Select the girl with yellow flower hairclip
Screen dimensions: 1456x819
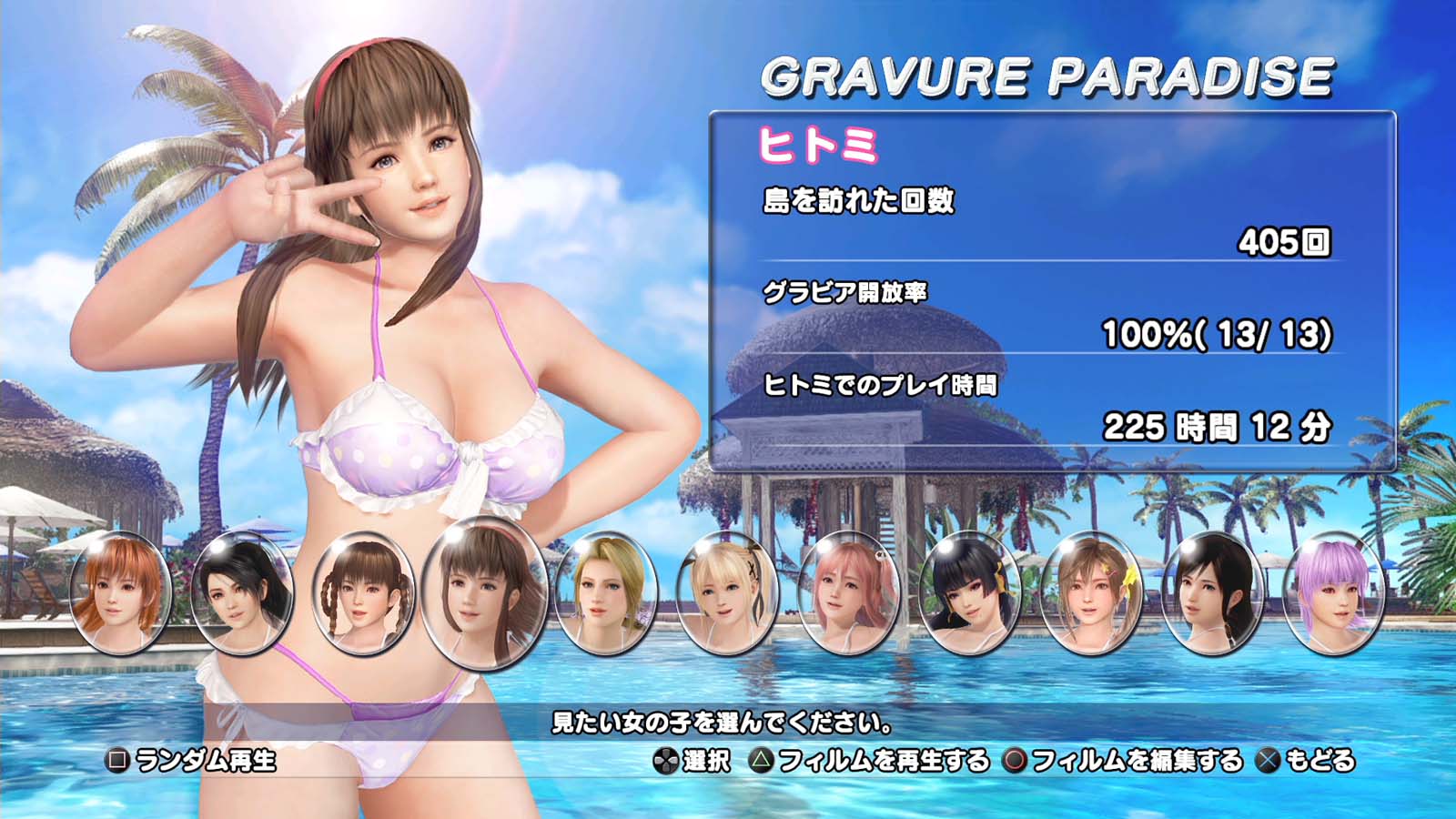[1091, 591]
